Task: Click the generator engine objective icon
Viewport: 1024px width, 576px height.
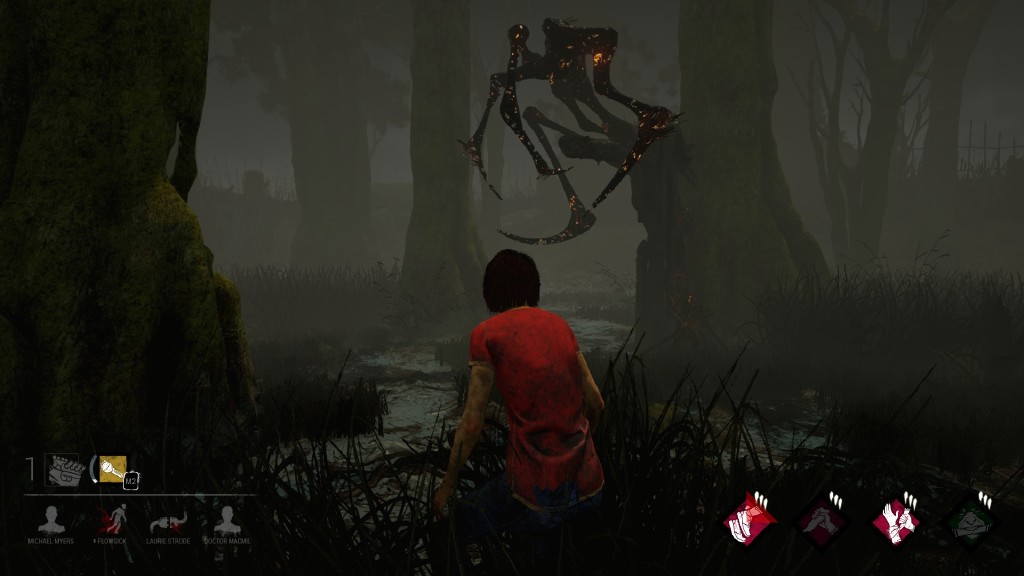Action: (x=62, y=469)
